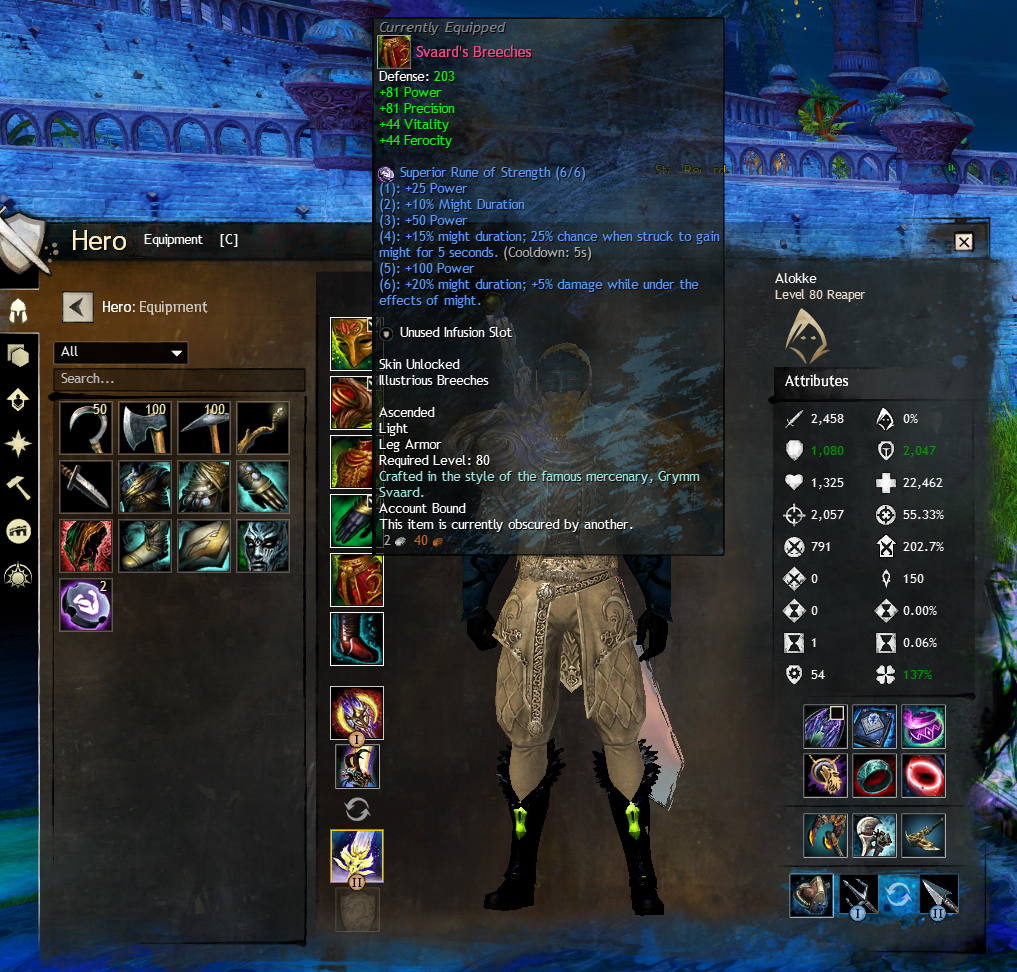The height and width of the screenshot is (972, 1017).
Task: Select the equipped purple wings backpack slot
Action: pyautogui.click(x=825, y=727)
